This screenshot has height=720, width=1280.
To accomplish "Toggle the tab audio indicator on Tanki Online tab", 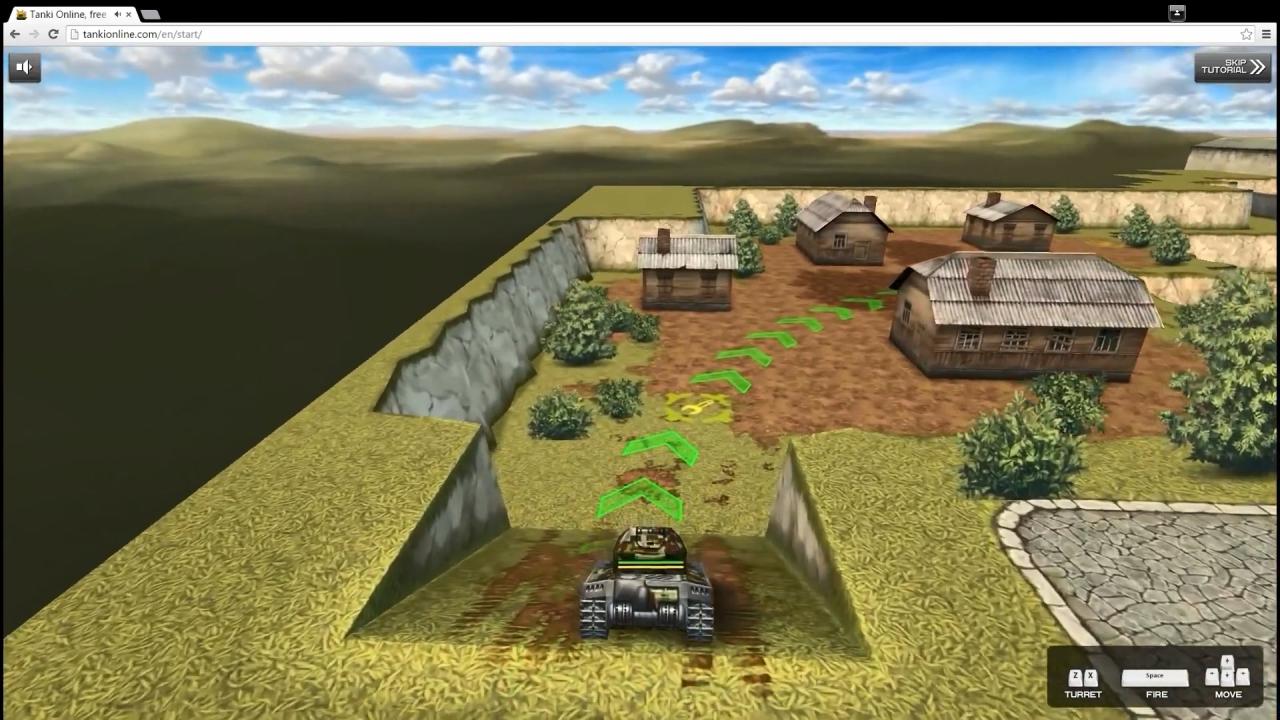I will tap(118, 14).
